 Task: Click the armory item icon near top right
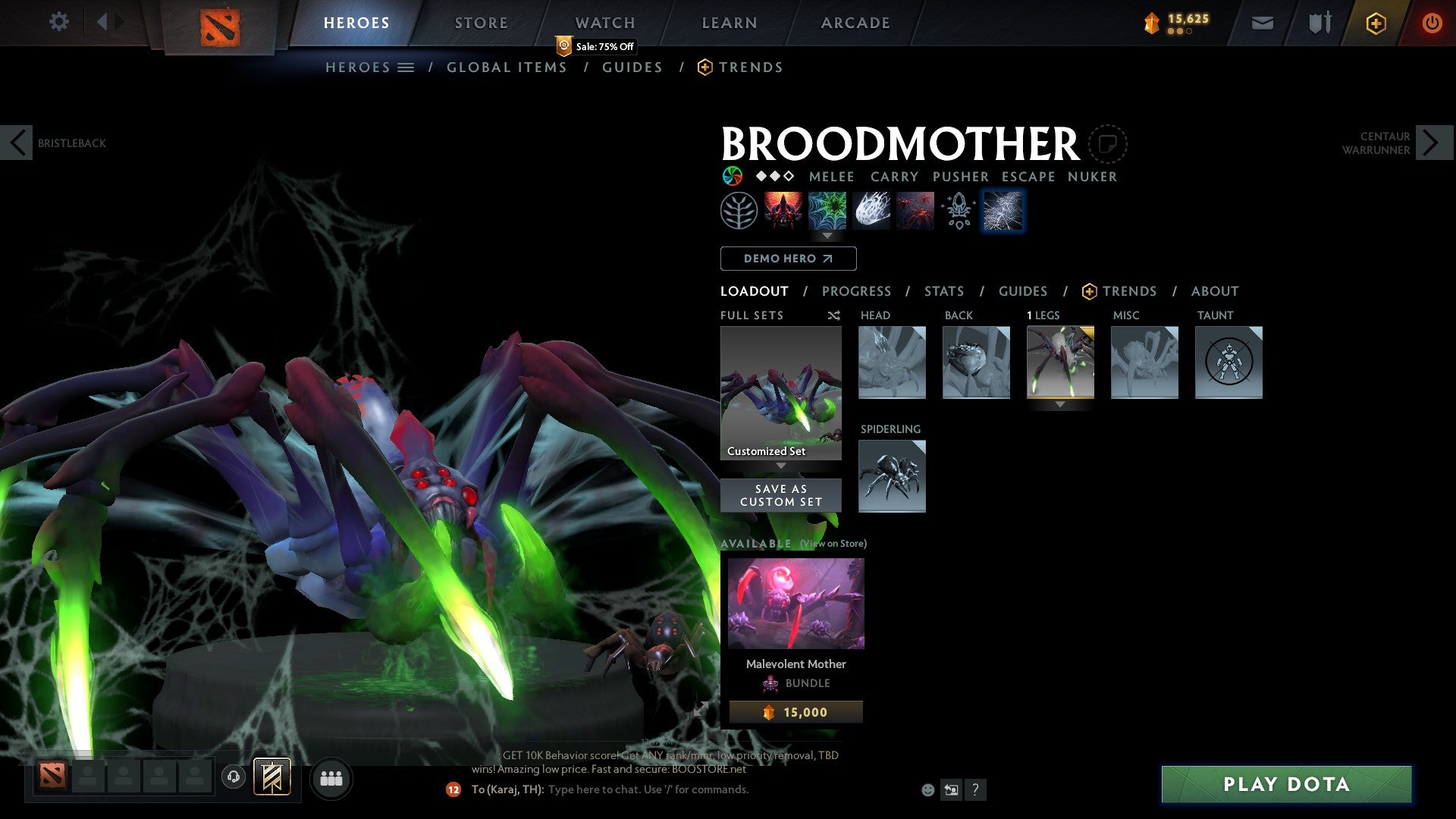pos(1319,22)
